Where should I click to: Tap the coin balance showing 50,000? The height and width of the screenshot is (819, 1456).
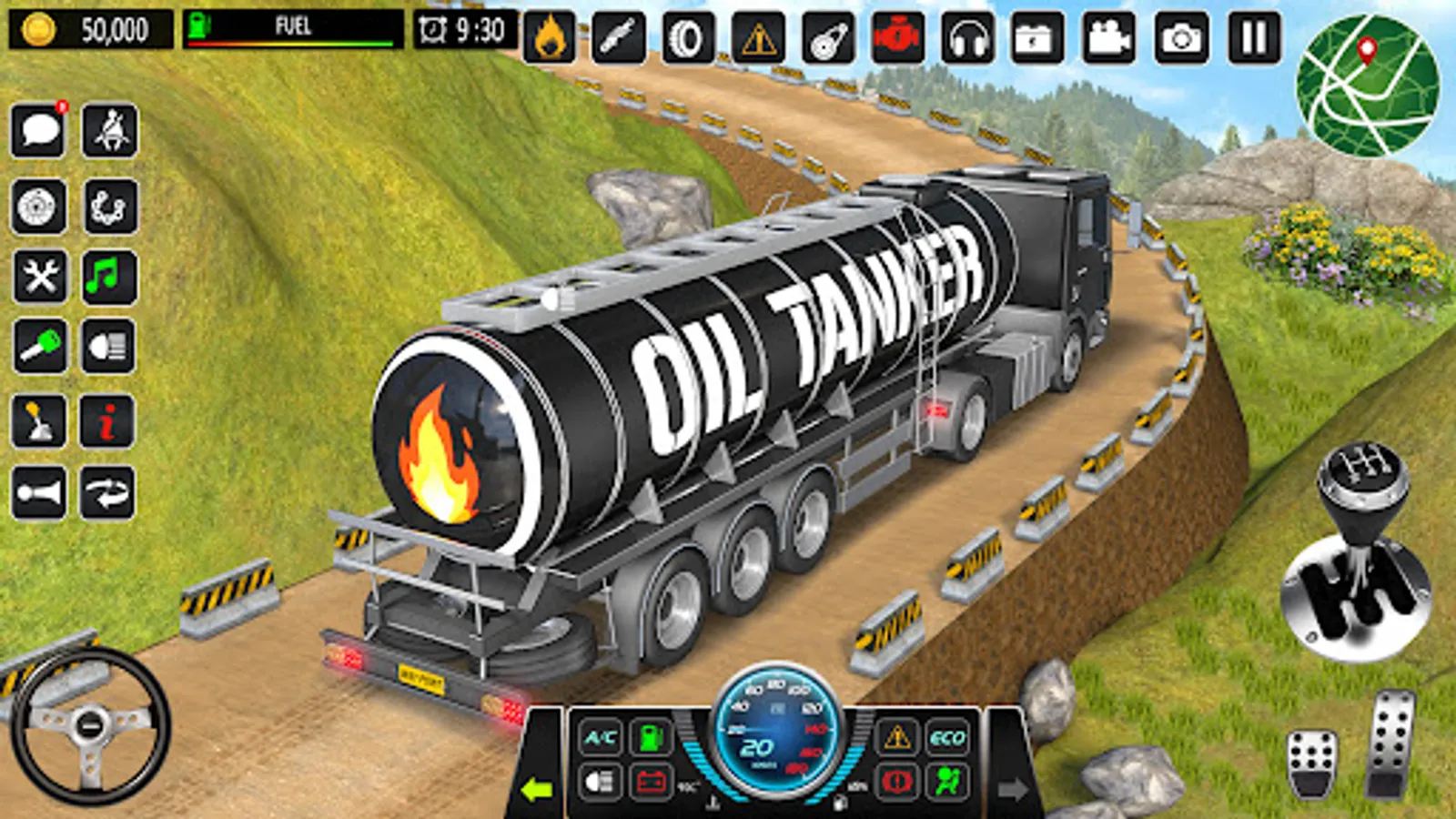(86, 27)
